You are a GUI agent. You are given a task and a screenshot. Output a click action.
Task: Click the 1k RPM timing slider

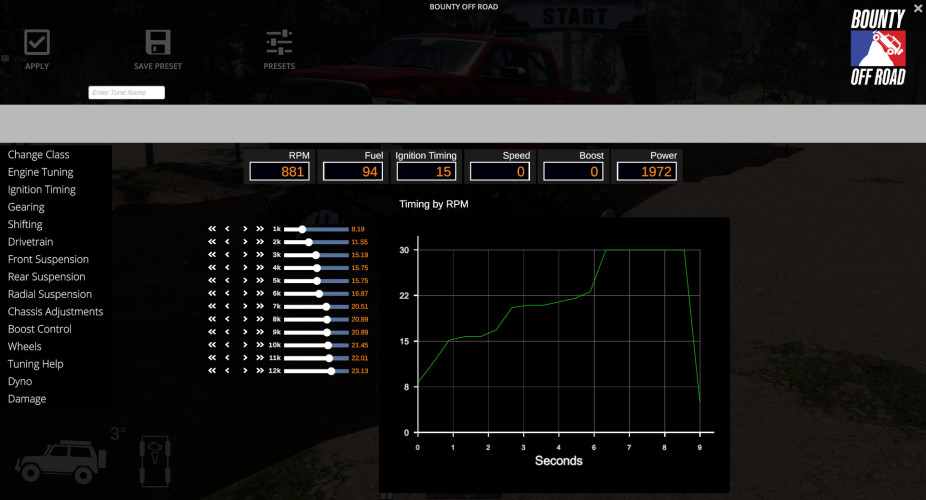click(x=316, y=229)
